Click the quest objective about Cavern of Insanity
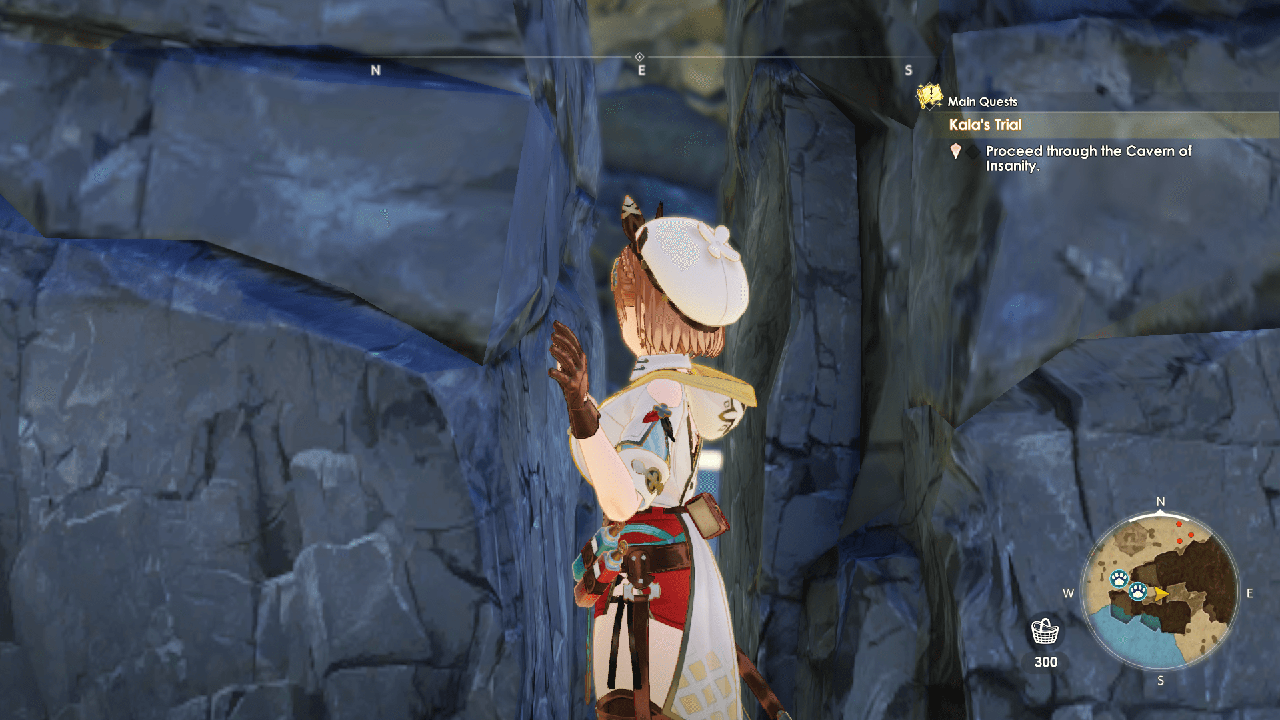The width and height of the screenshot is (1280, 720). pos(1088,158)
